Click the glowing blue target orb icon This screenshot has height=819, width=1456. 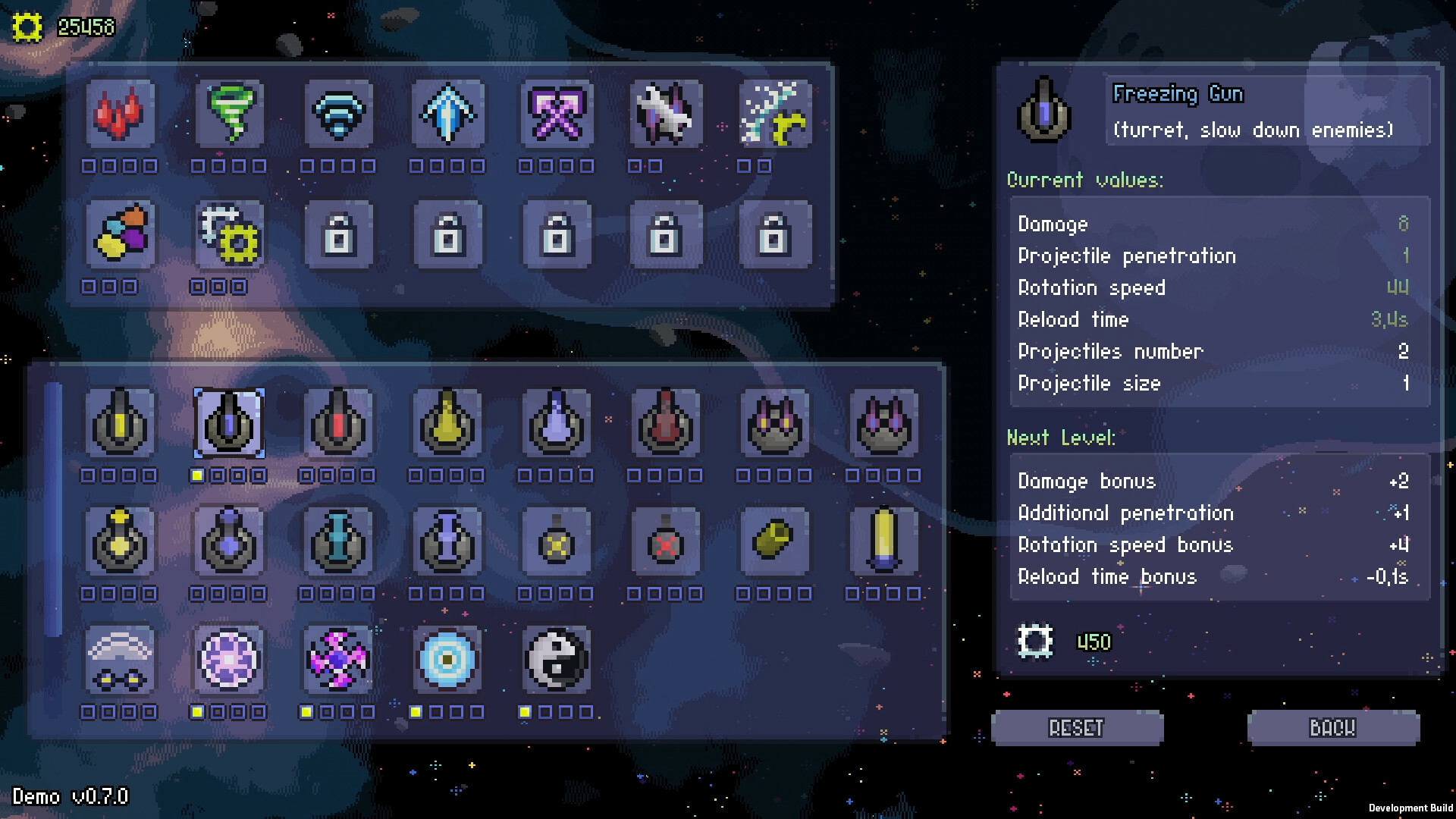447,660
